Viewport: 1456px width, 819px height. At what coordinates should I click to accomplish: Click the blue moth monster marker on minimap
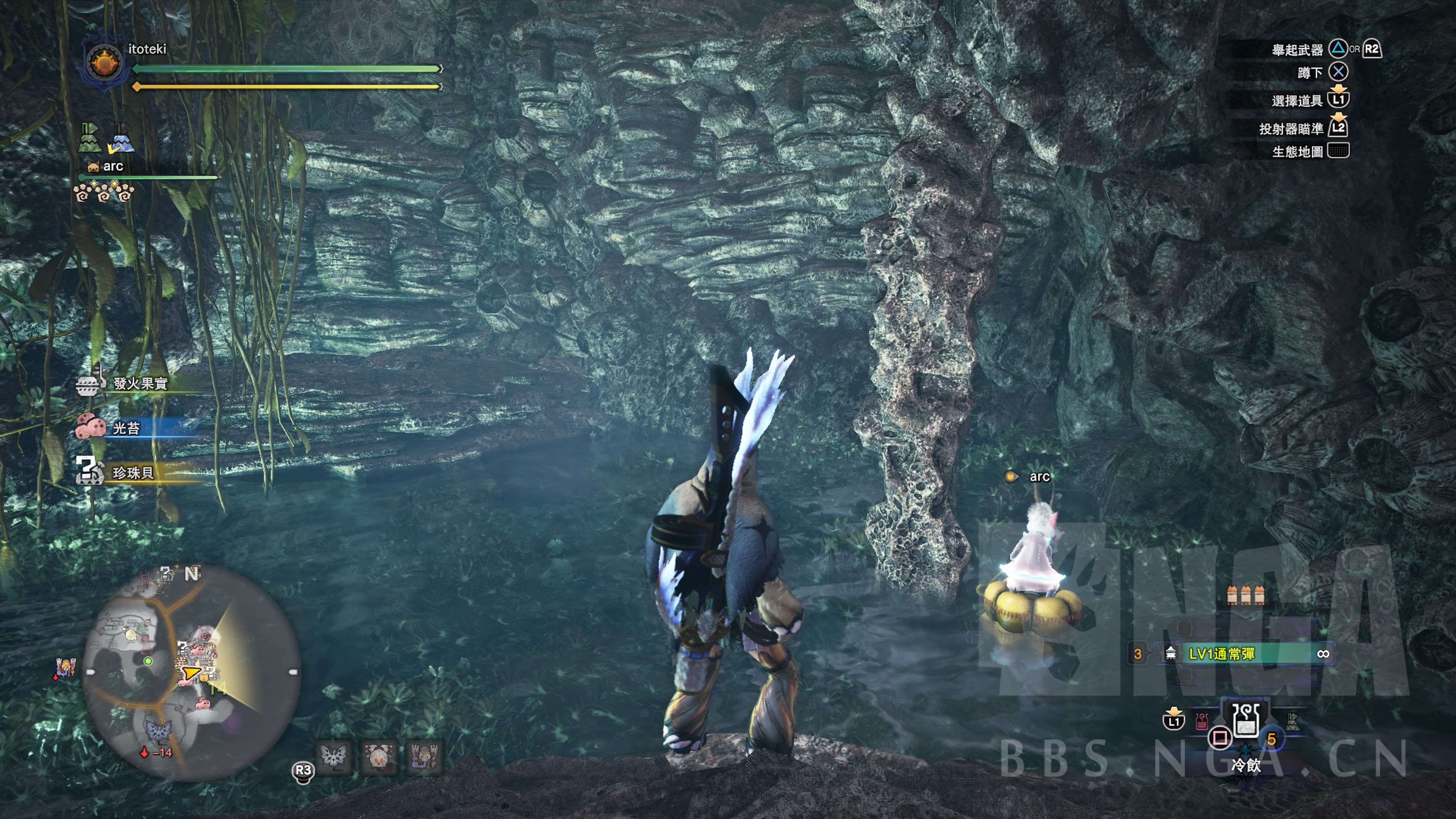pyautogui.click(x=159, y=731)
